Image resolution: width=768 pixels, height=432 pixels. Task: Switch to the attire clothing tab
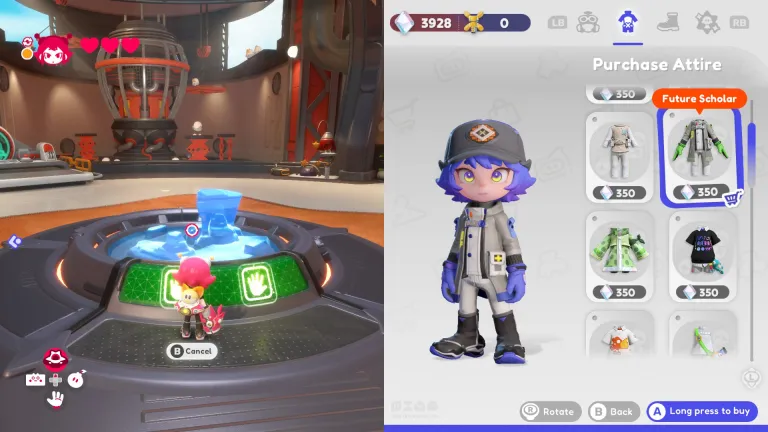coord(627,22)
